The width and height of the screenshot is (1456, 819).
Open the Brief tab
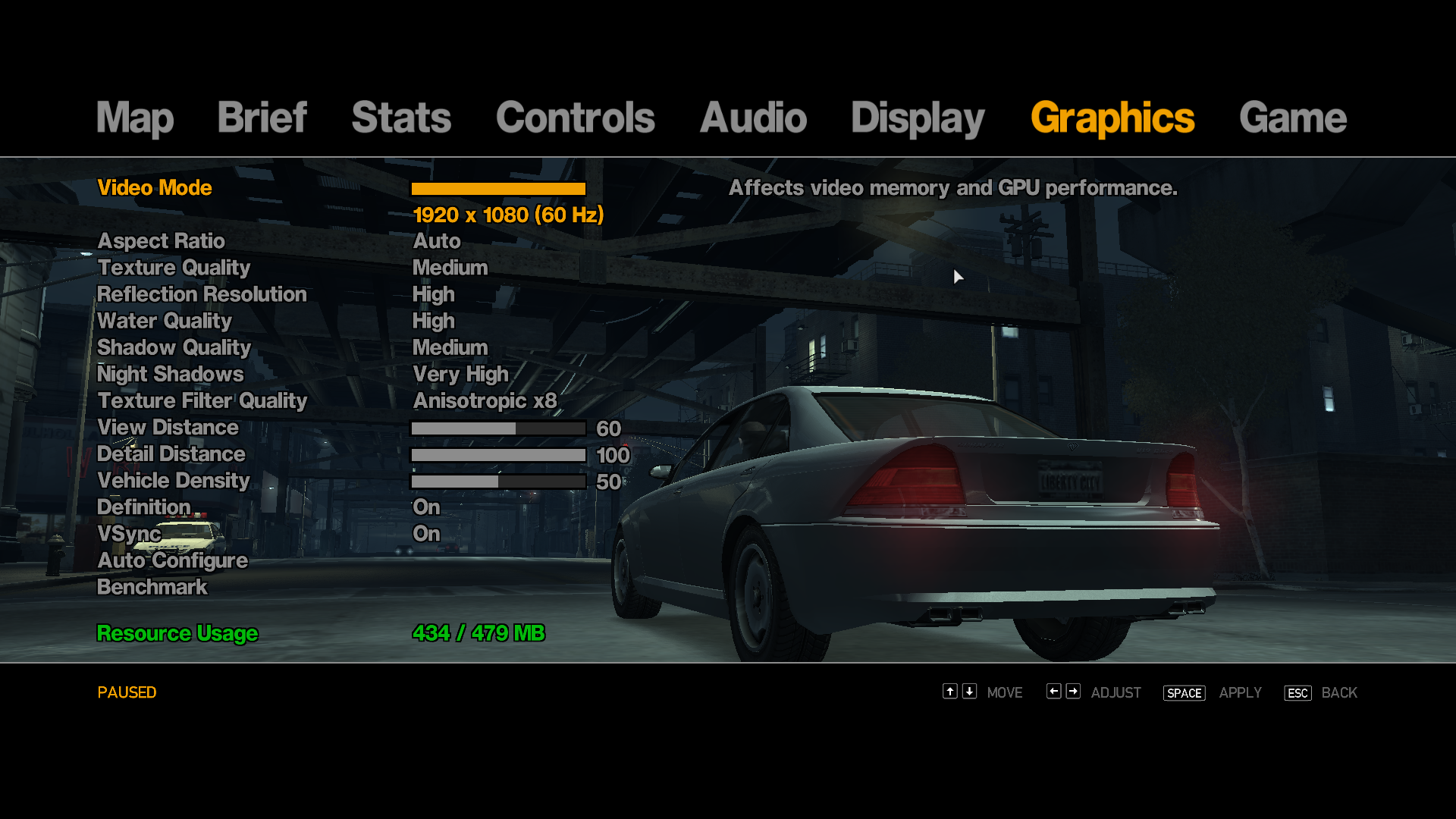[x=262, y=118]
